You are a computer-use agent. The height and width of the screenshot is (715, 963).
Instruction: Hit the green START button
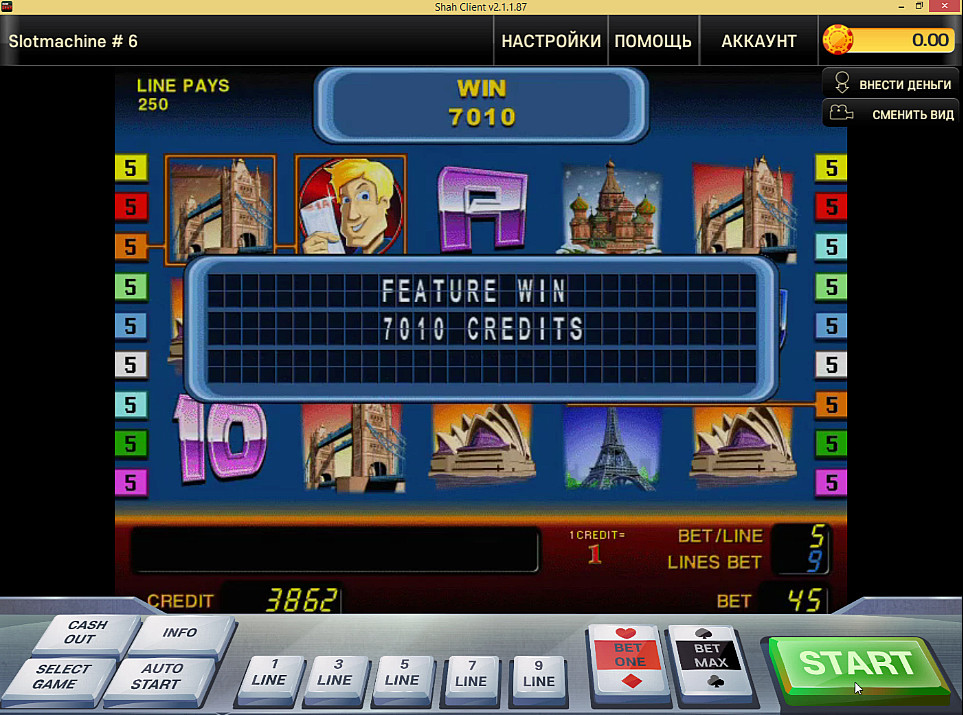[857, 663]
